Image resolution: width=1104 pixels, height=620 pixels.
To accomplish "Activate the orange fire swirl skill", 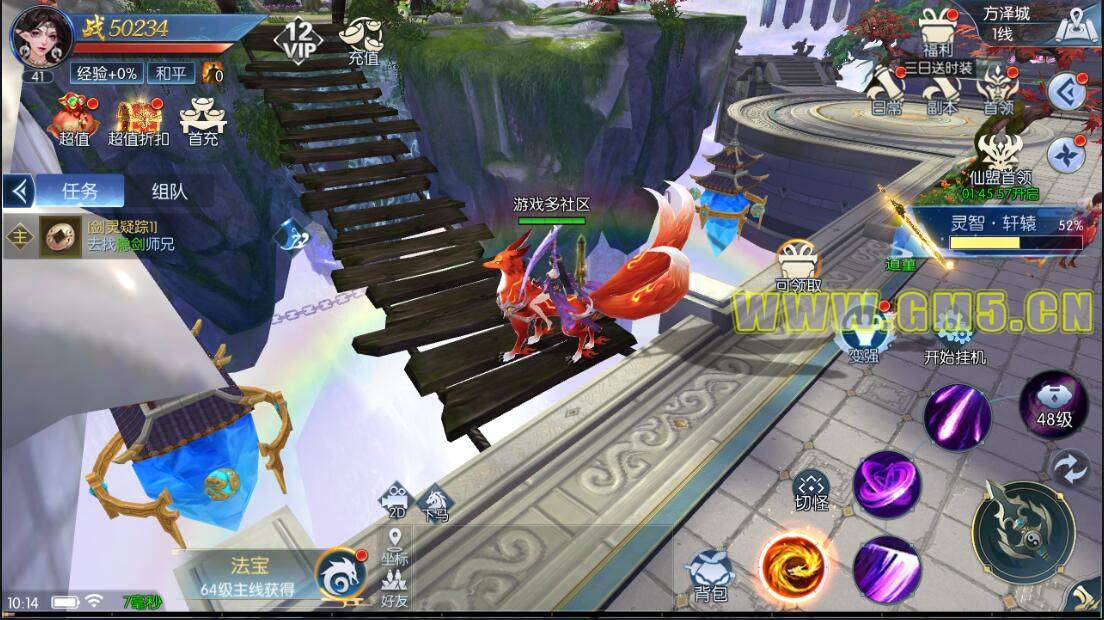I will point(792,565).
